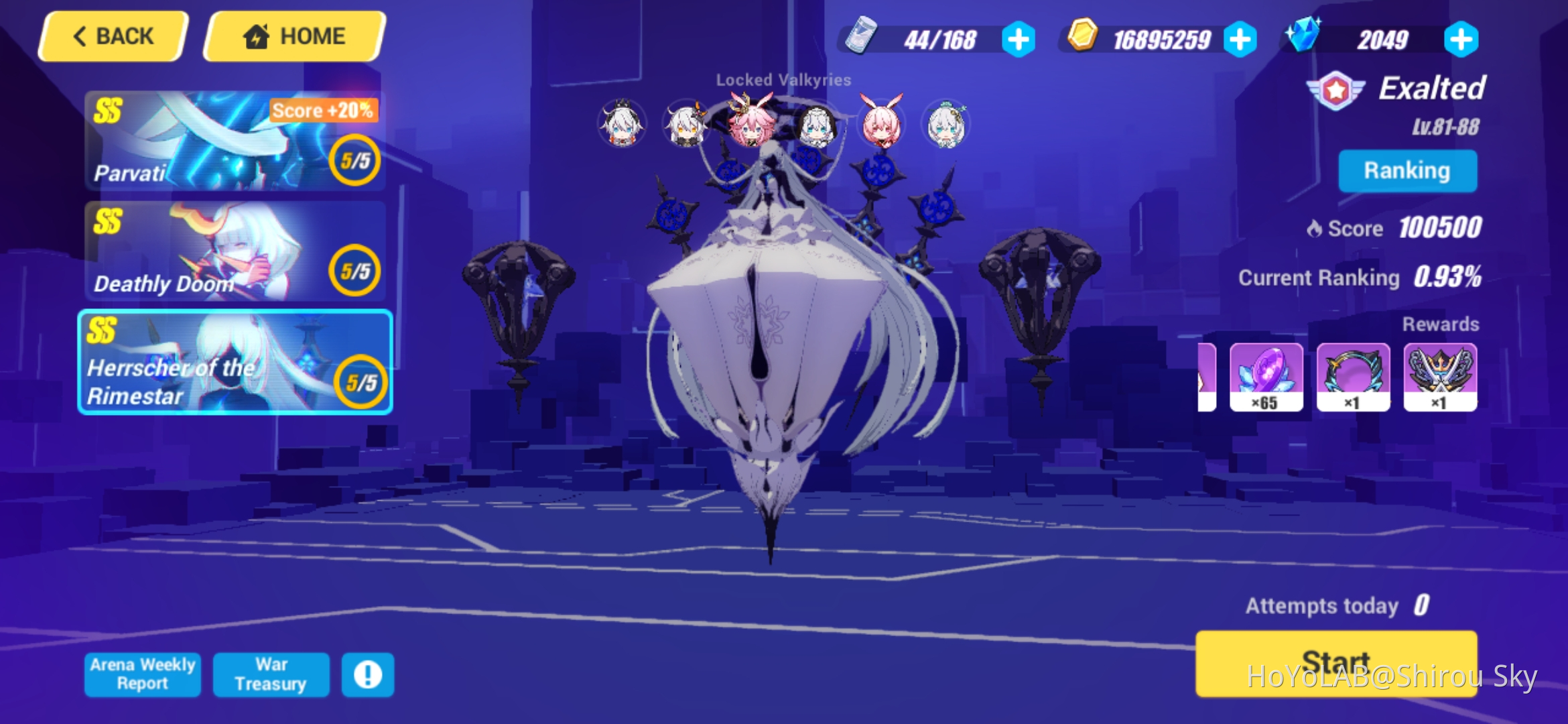Image resolution: width=1568 pixels, height=724 pixels.
Task: Open the Arena Weekly Report
Action: point(142,674)
